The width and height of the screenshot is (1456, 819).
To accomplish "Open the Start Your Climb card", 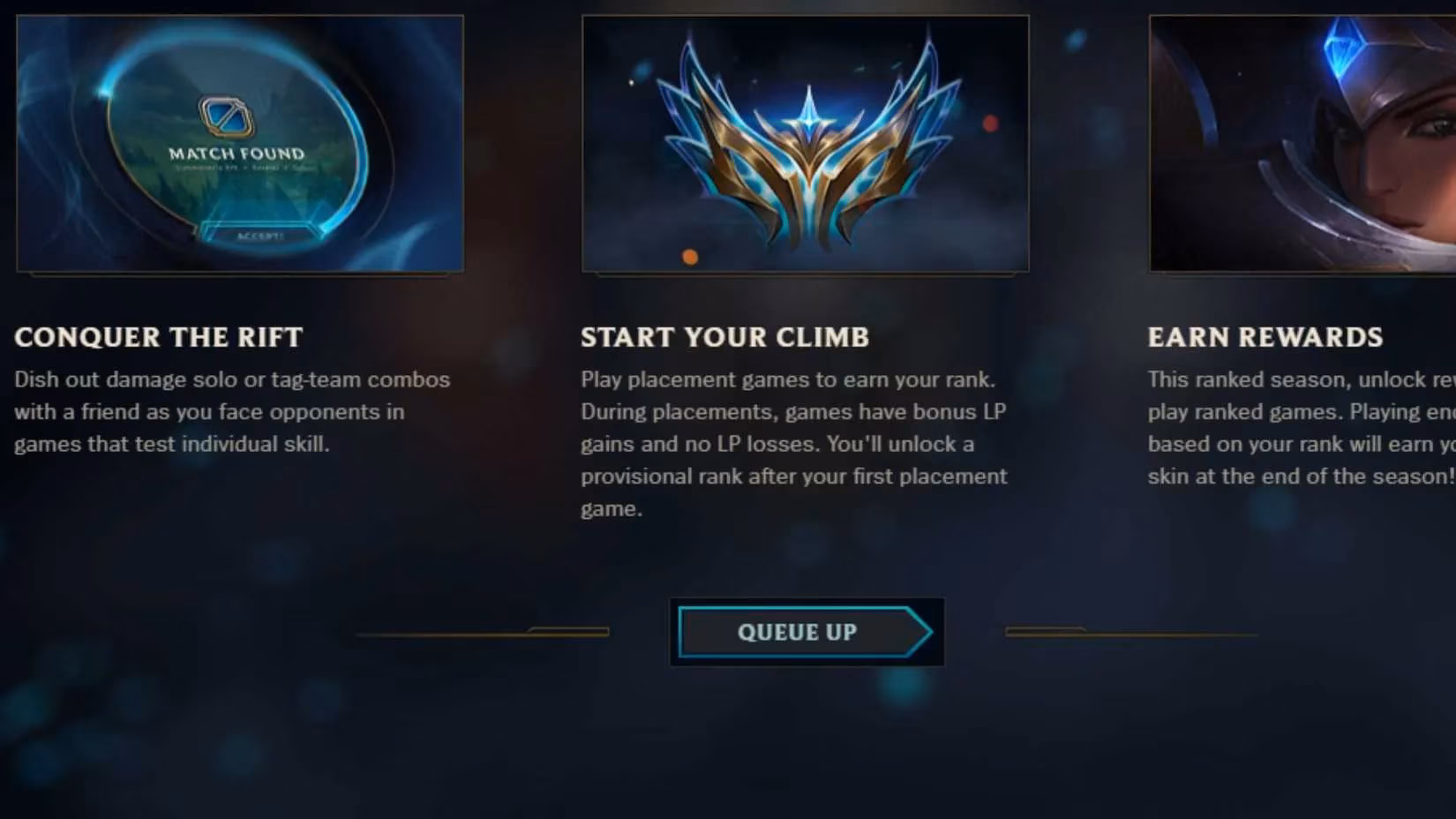I will pos(805,141).
